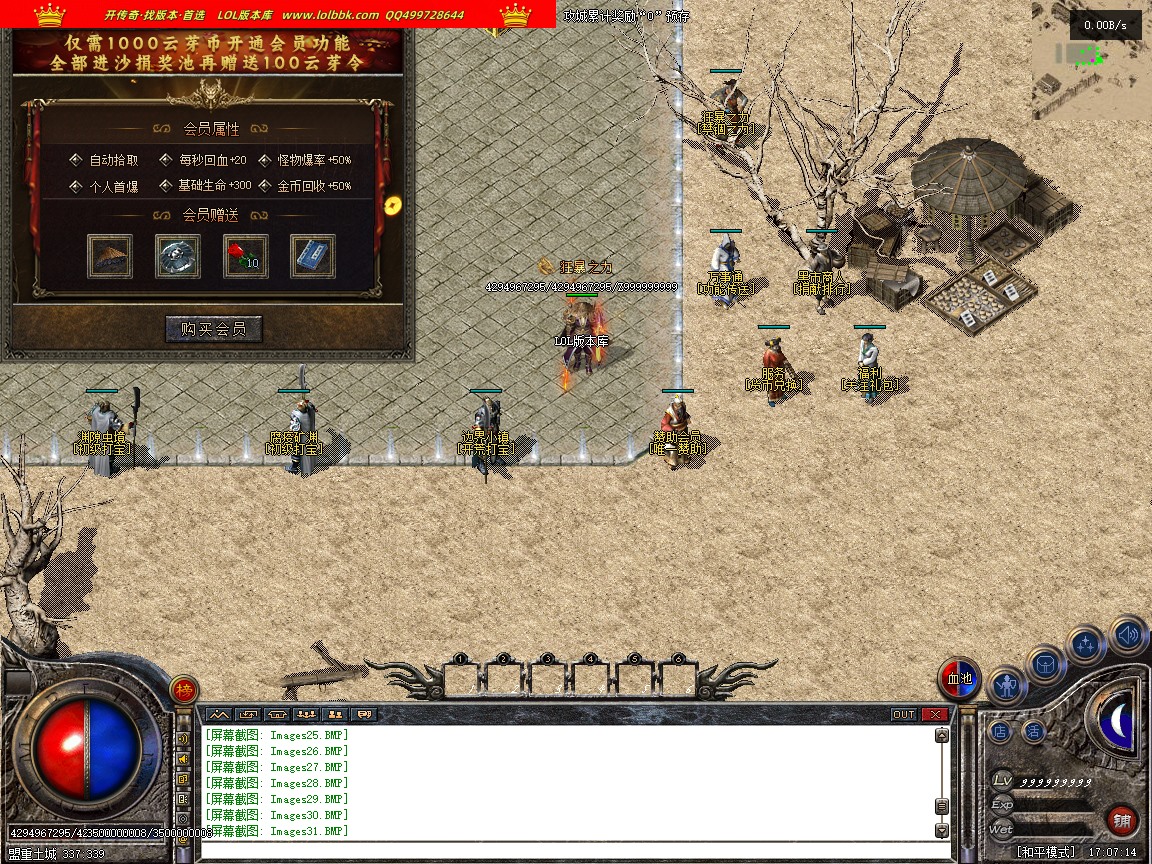Open the 店 shop button
This screenshot has width=1152, height=864.
(x=1000, y=732)
